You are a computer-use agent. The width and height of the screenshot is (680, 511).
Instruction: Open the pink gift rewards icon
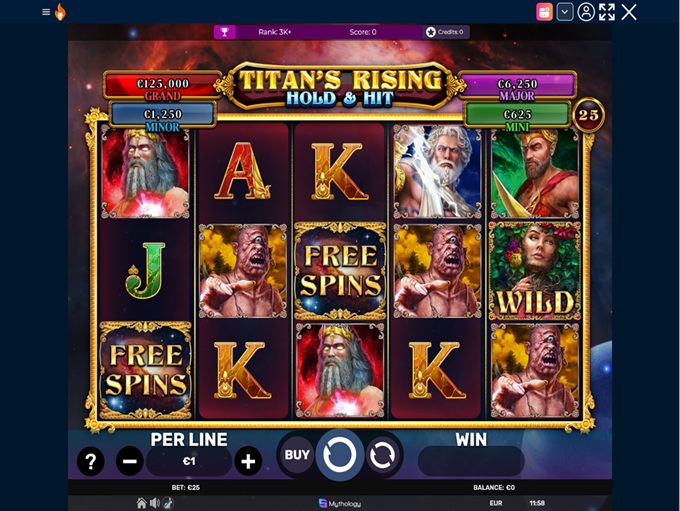pos(544,12)
